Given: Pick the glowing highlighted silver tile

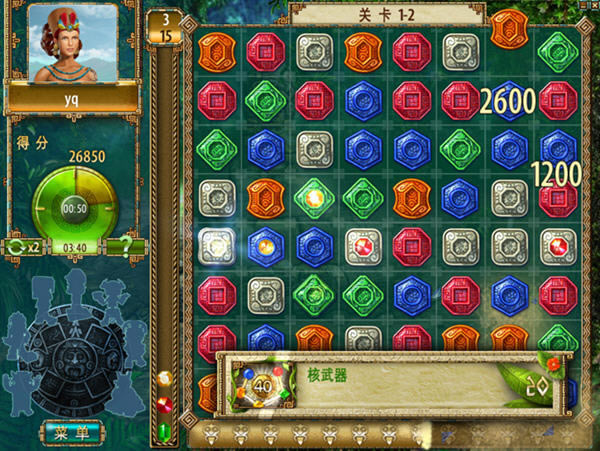Looking at the screenshot, I should [216, 245].
